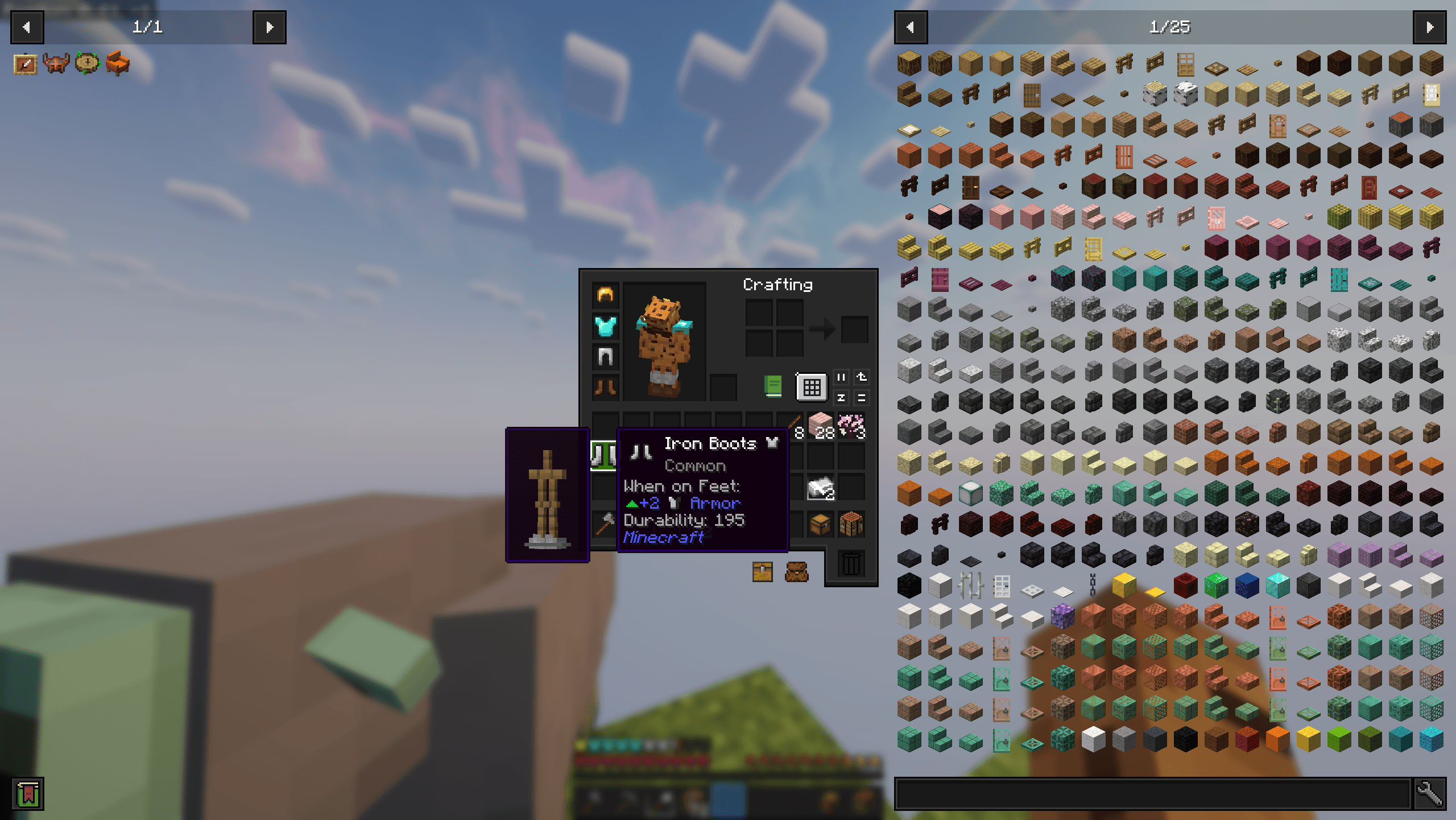The width and height of the screenshot is (1456, 820).
Task: Open the chest shortcut icon below the inventory
Action: point(763,571)
